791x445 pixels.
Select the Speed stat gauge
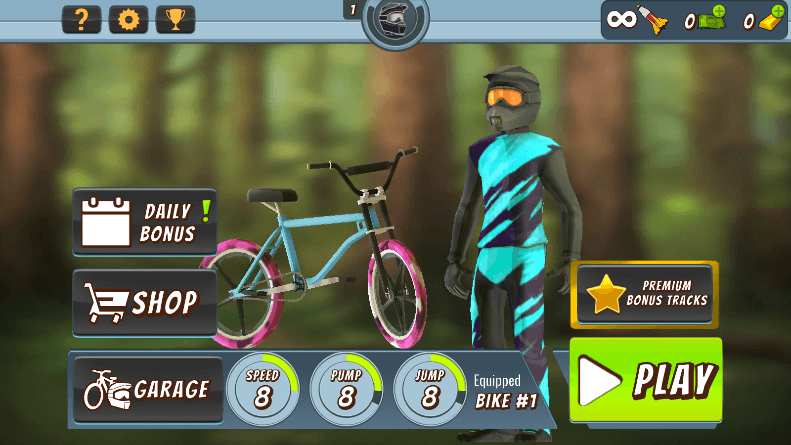tap(263, 388)
